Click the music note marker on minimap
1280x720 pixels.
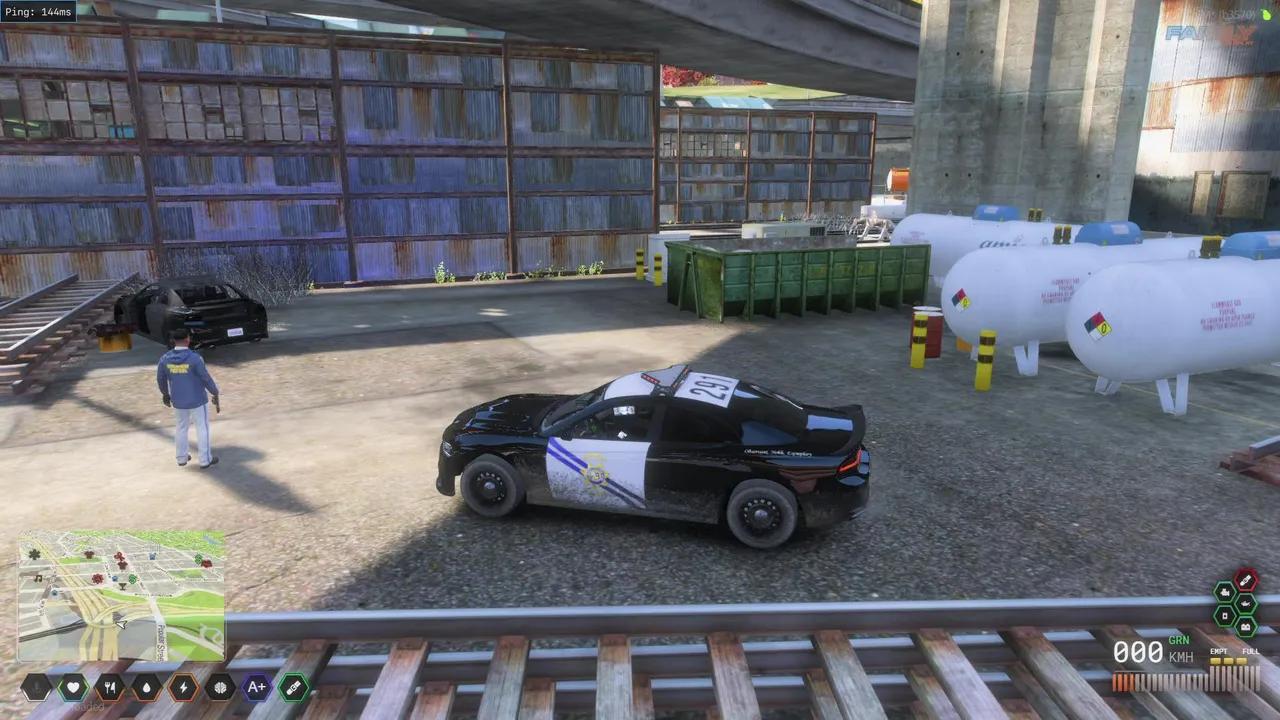38,578
